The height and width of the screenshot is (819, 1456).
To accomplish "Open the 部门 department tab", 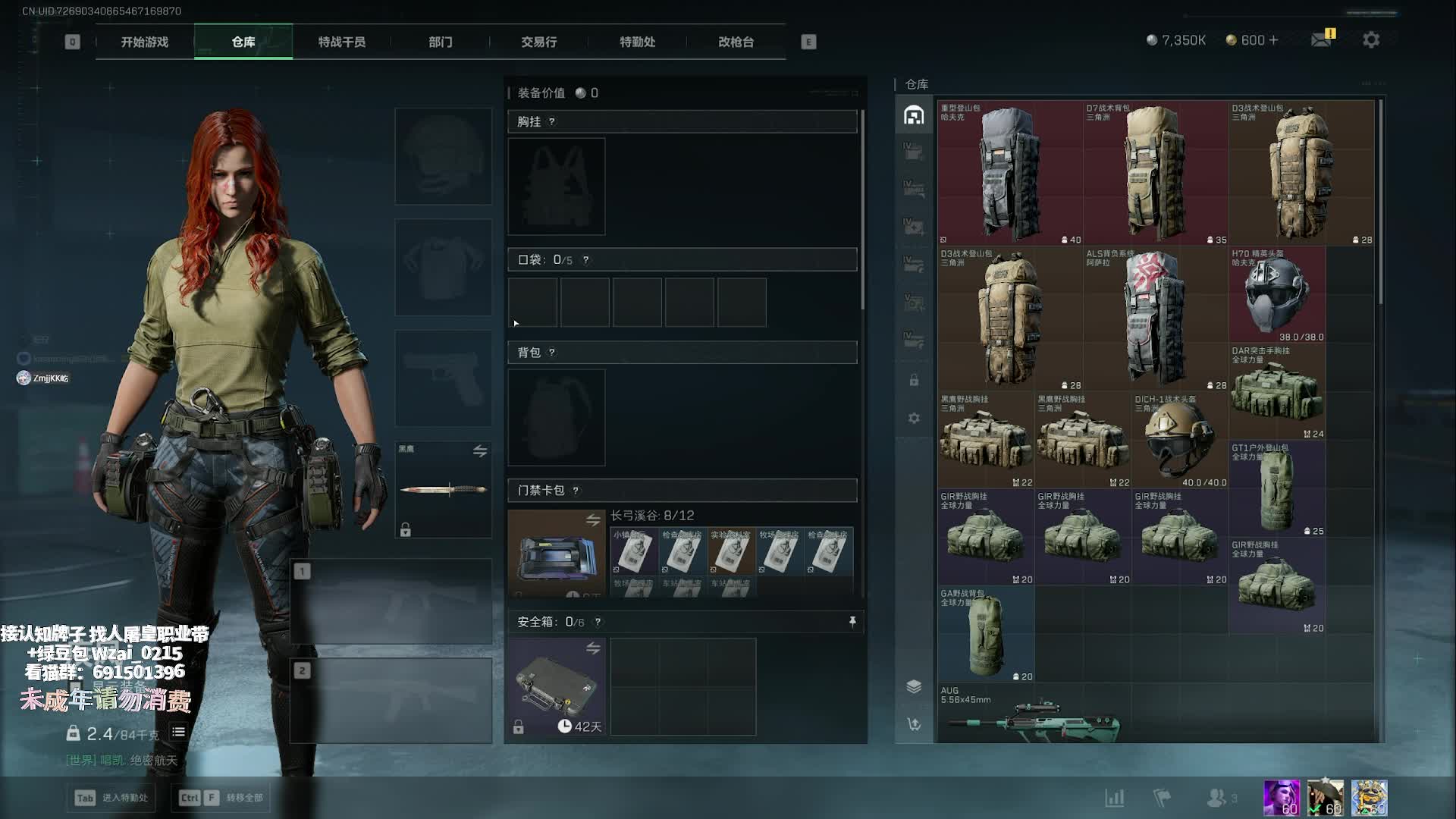I will [x=441, y=42].
